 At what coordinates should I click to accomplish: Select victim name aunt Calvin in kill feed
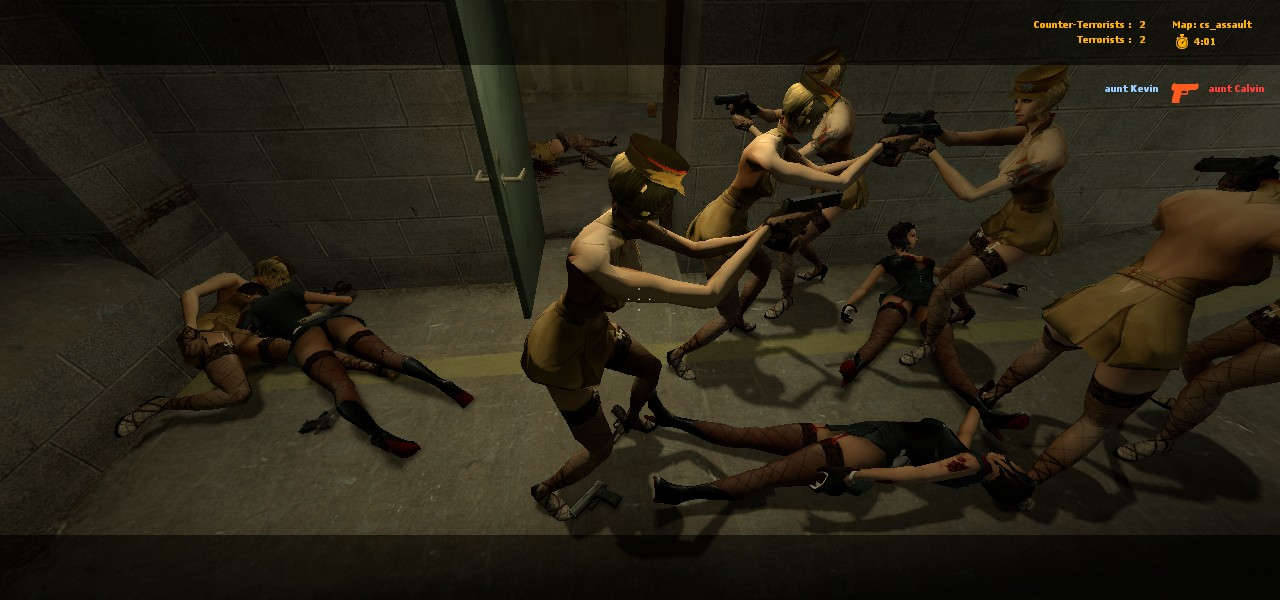[x=1236, y=89]
